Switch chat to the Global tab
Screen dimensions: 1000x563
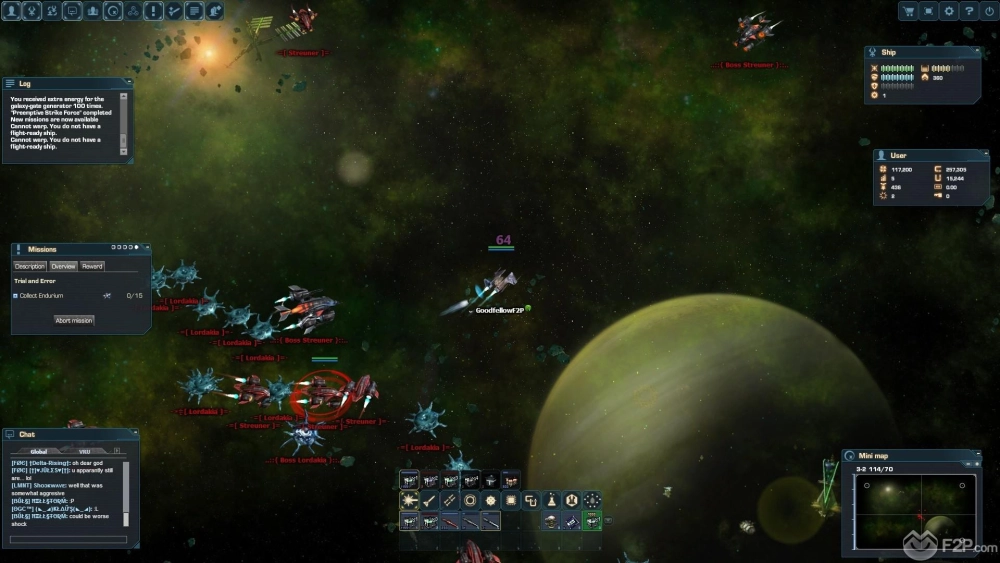pos(39,451)
